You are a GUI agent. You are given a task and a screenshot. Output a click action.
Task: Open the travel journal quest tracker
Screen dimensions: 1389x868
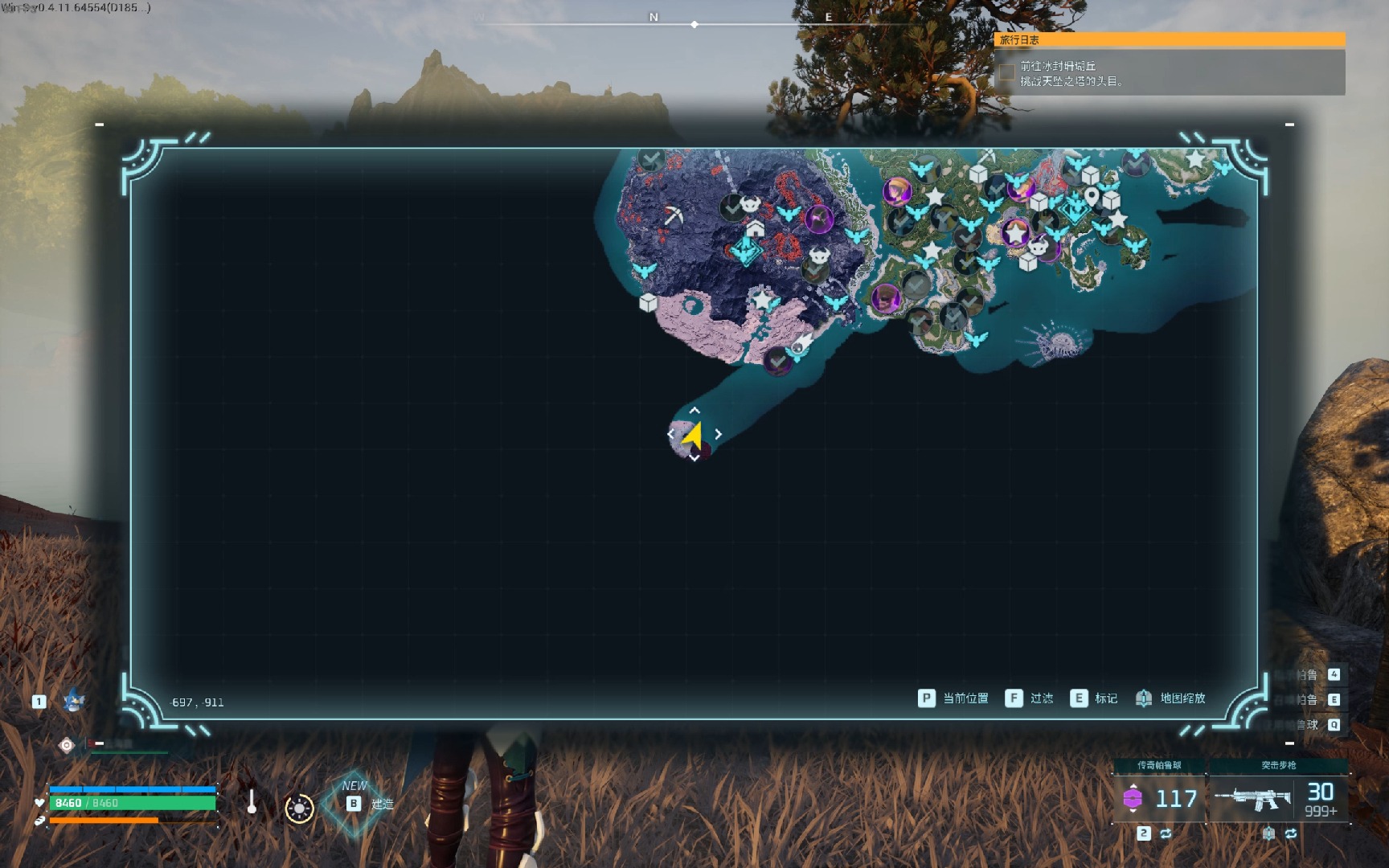(1170, 39)
